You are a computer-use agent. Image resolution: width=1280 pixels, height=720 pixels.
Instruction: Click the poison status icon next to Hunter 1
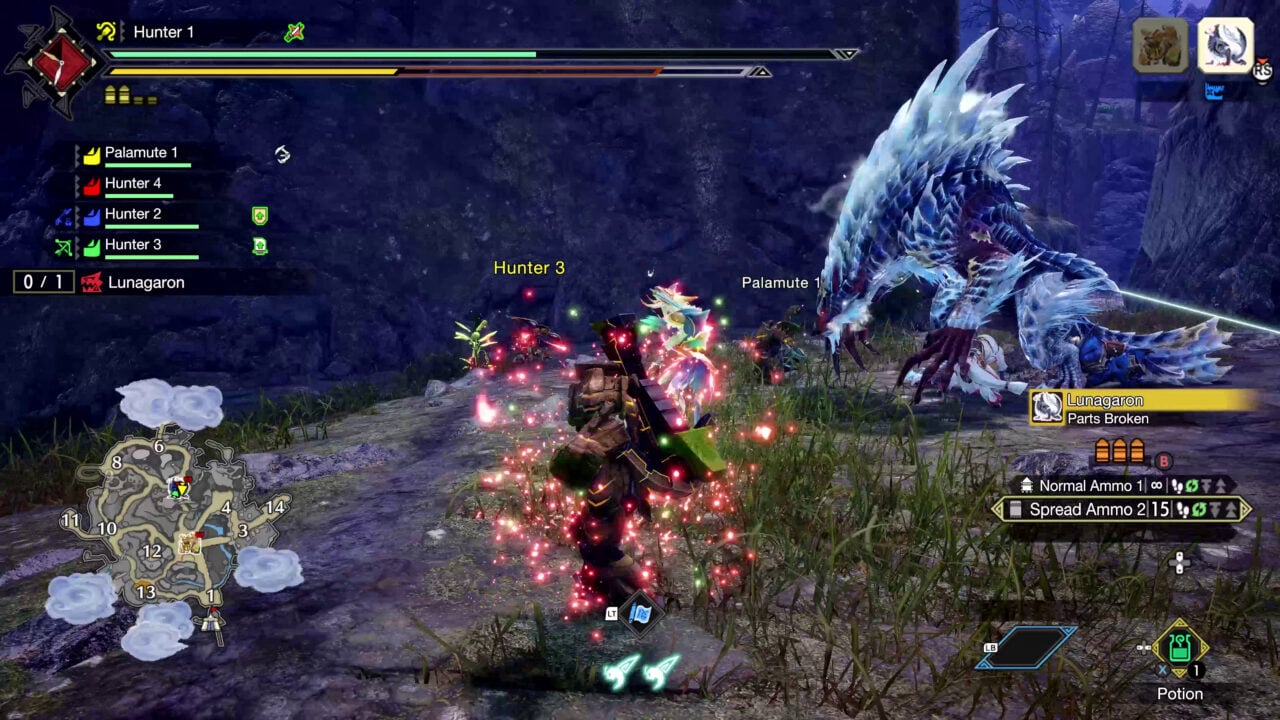click(292, 32)
